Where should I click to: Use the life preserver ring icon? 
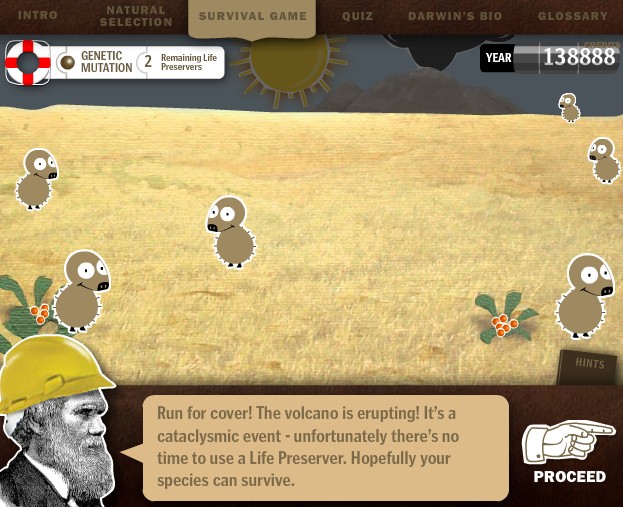click(x=28, y=62)
